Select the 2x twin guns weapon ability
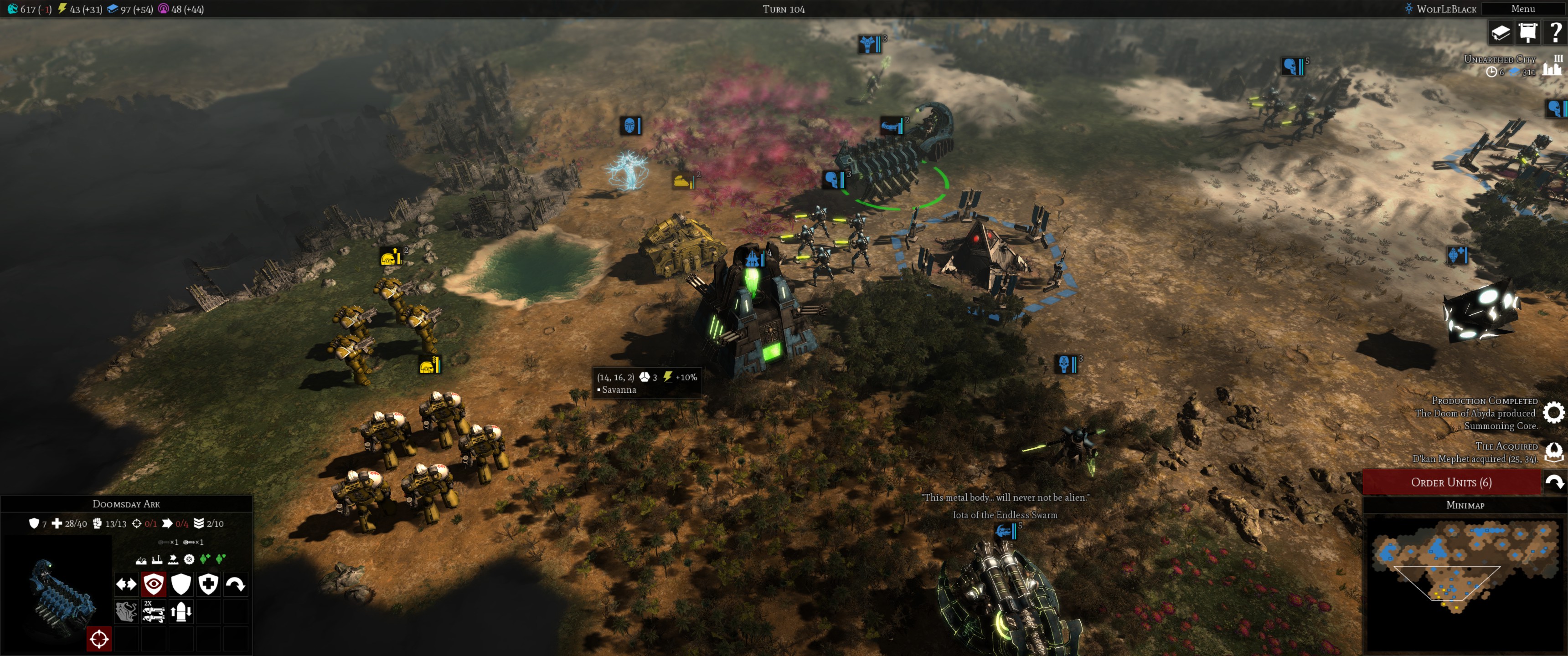1568x656 pixels. 154,611
